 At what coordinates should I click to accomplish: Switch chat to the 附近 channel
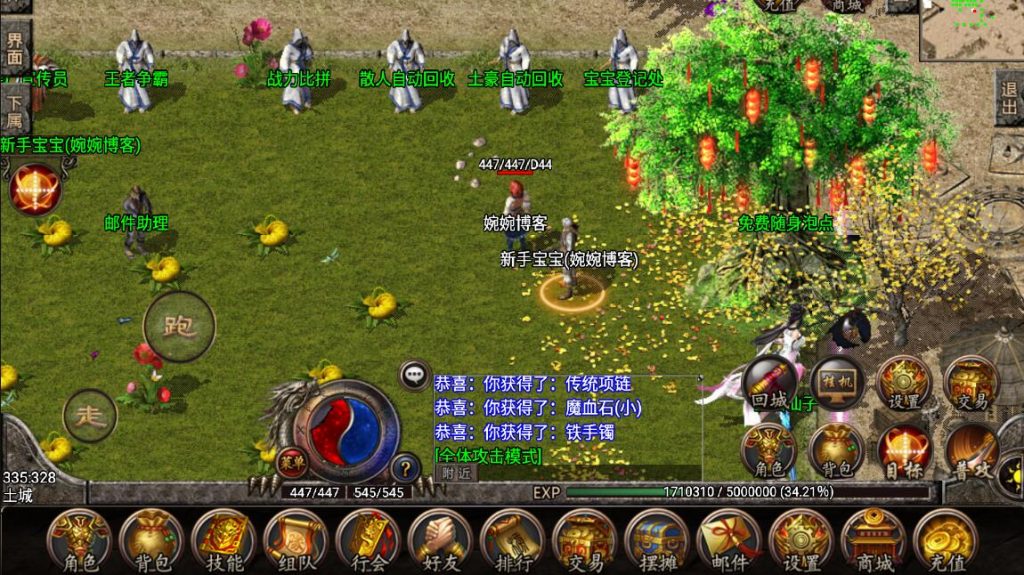[x=455, y=472]
